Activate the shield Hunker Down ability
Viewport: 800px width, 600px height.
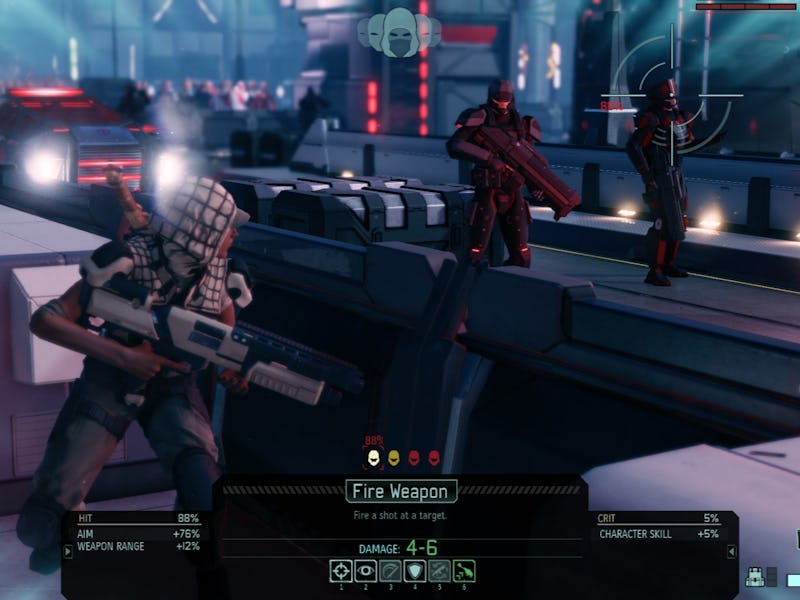coord(414,571)
